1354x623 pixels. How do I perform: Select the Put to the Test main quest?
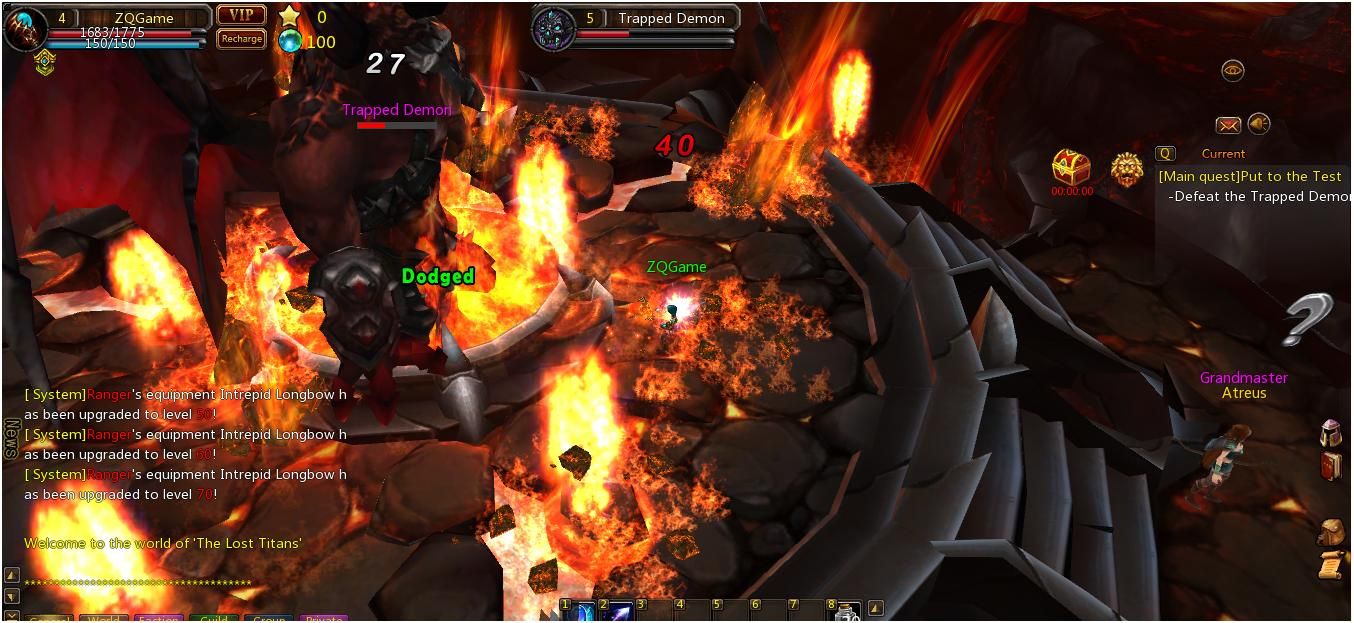tap(1250, 176)
